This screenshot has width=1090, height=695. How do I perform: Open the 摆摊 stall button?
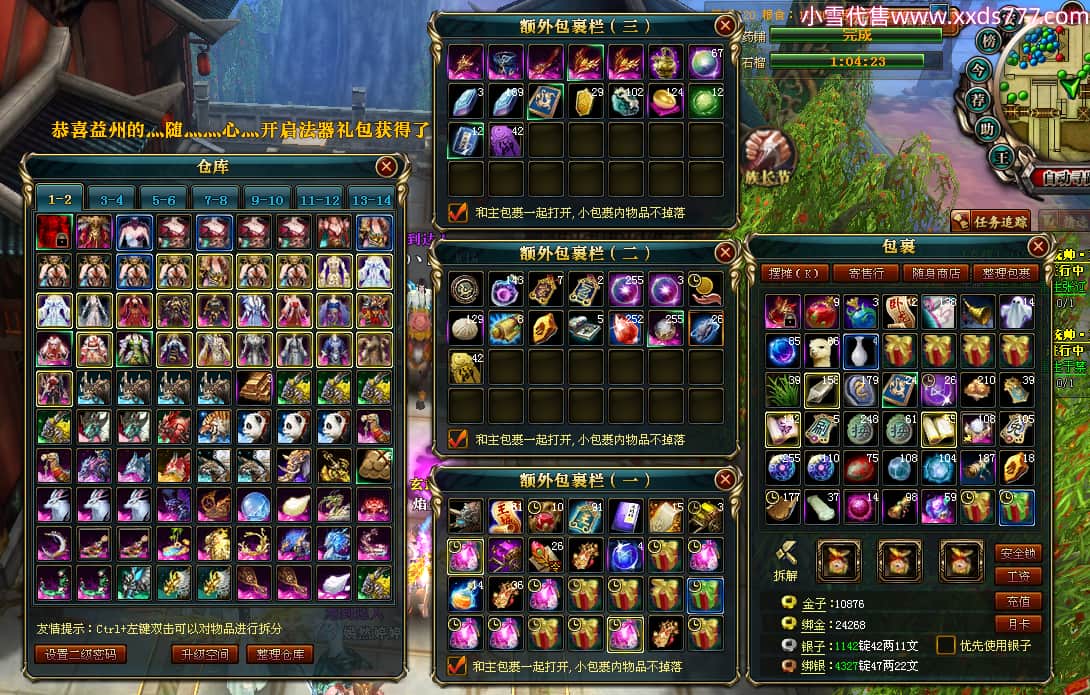pos(796,273)
